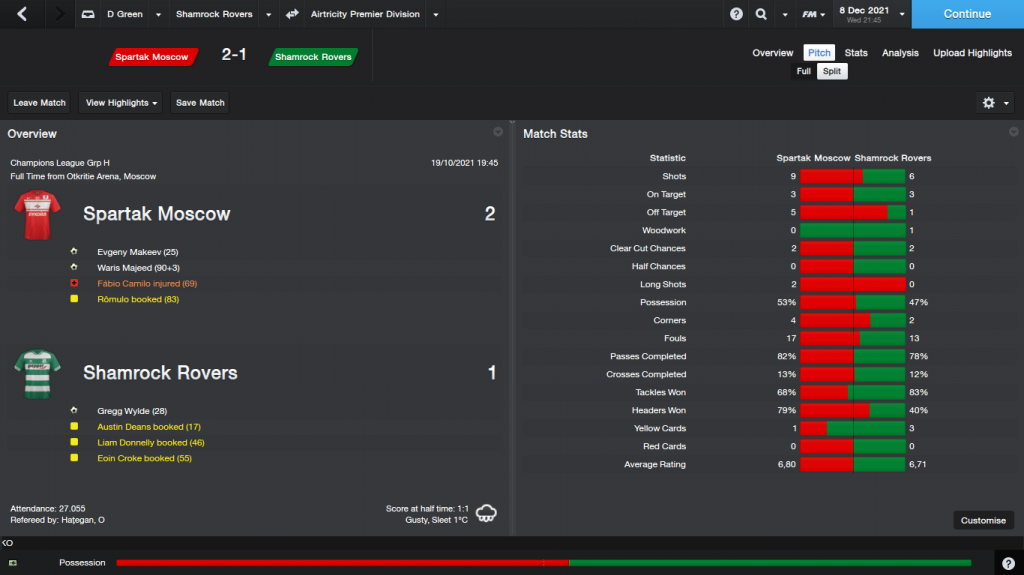1024x575 pixels.
Task: Save the match
Action: (x=200, y=103)
